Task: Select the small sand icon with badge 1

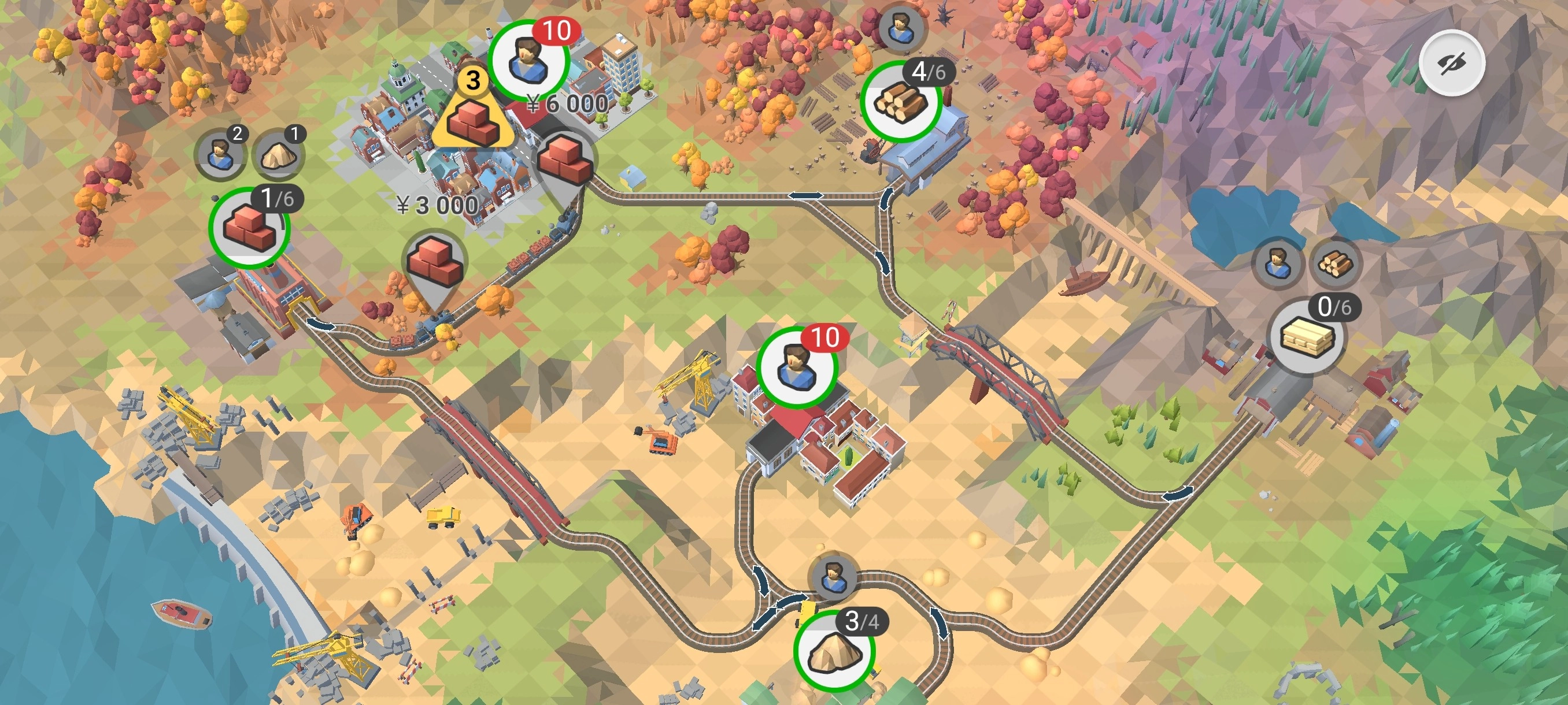Action: pos(278,155)
